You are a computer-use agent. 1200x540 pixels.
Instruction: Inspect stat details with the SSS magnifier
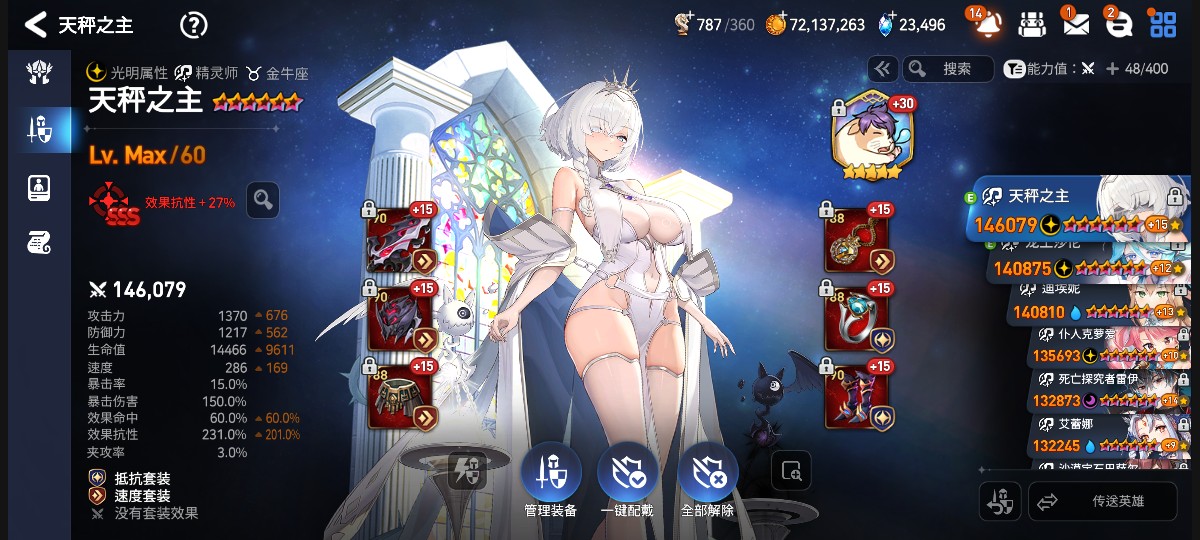tap(263, 200)
